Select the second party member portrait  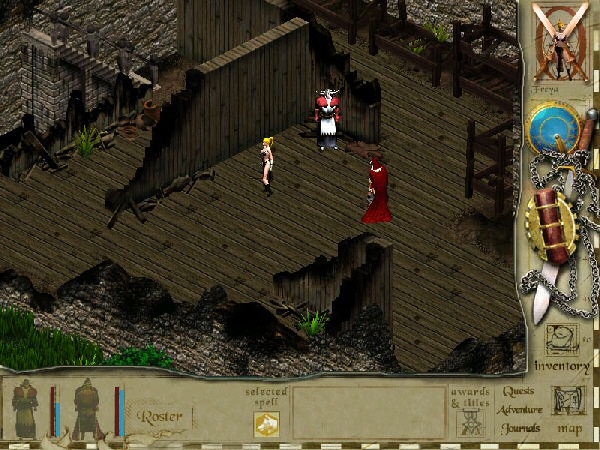point(87,410)
